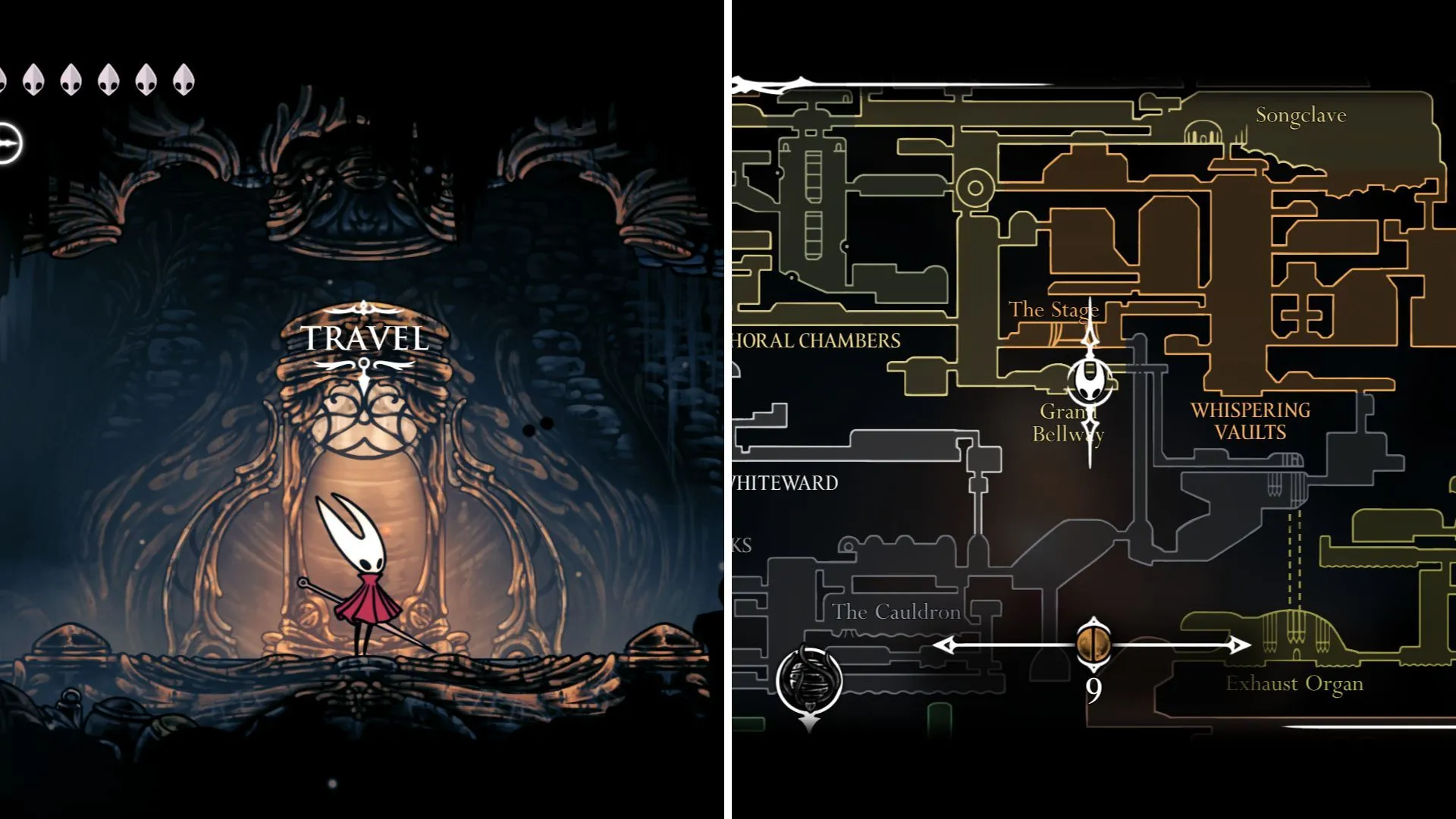
Task: Pick The Stage location on the map
Action: [x=1053, y=310]
